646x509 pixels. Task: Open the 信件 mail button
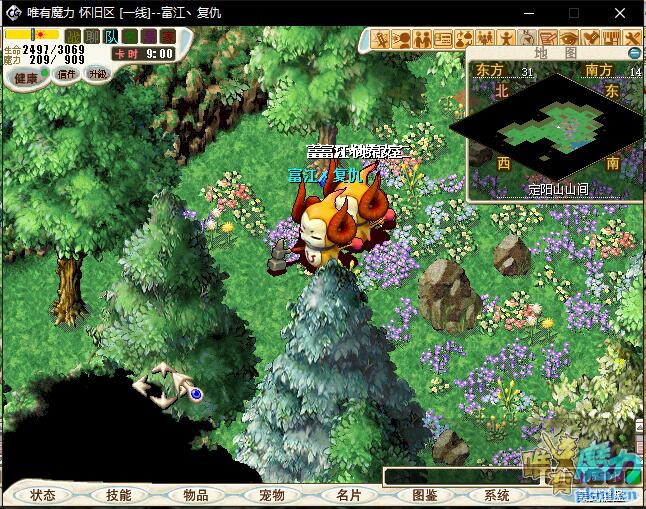pyautogui.click(x=67, y=74)
